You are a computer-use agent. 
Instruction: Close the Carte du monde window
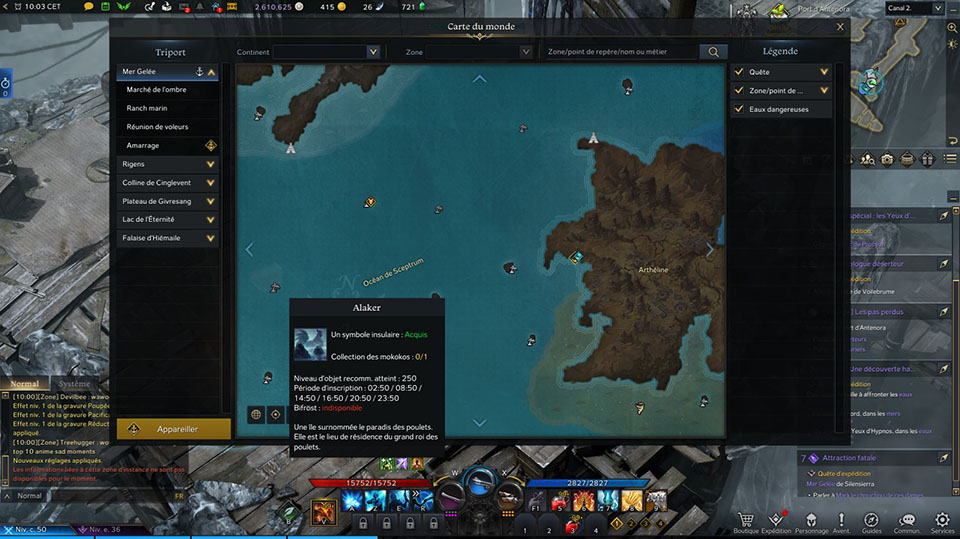point(840,28)
